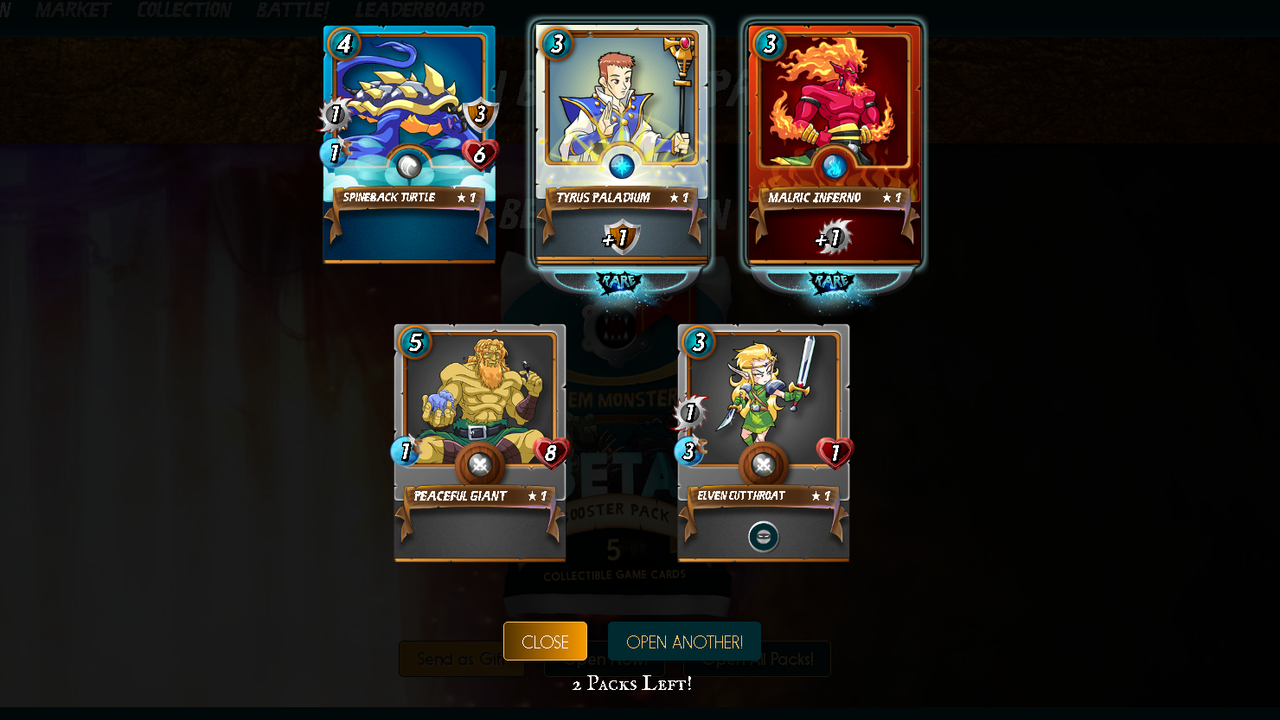Screen dimensions: 1280x720
Task: Click the CLOSE button
Action: tap(544, 641)
